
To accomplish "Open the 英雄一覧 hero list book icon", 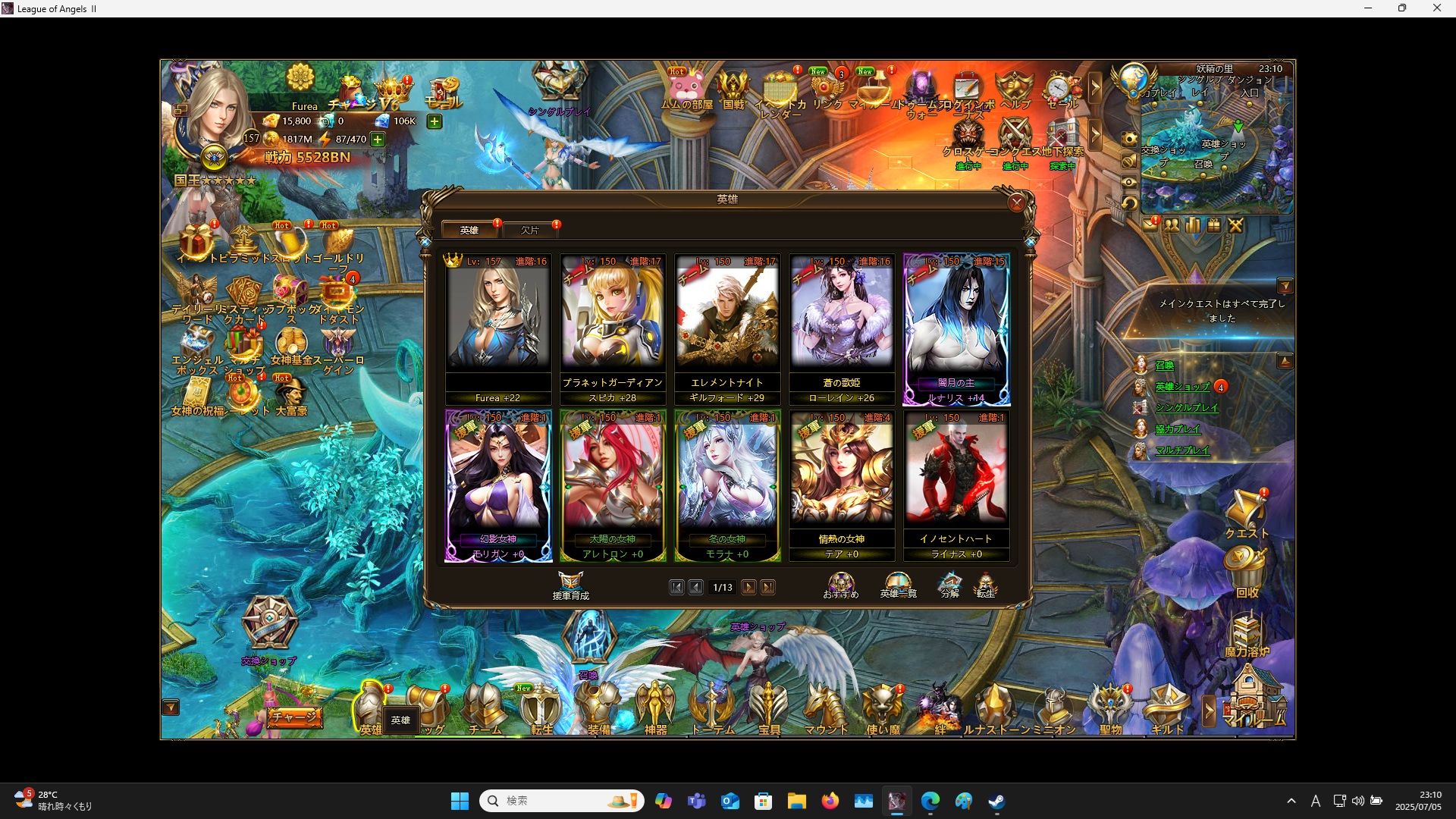I will coord(896,584).
